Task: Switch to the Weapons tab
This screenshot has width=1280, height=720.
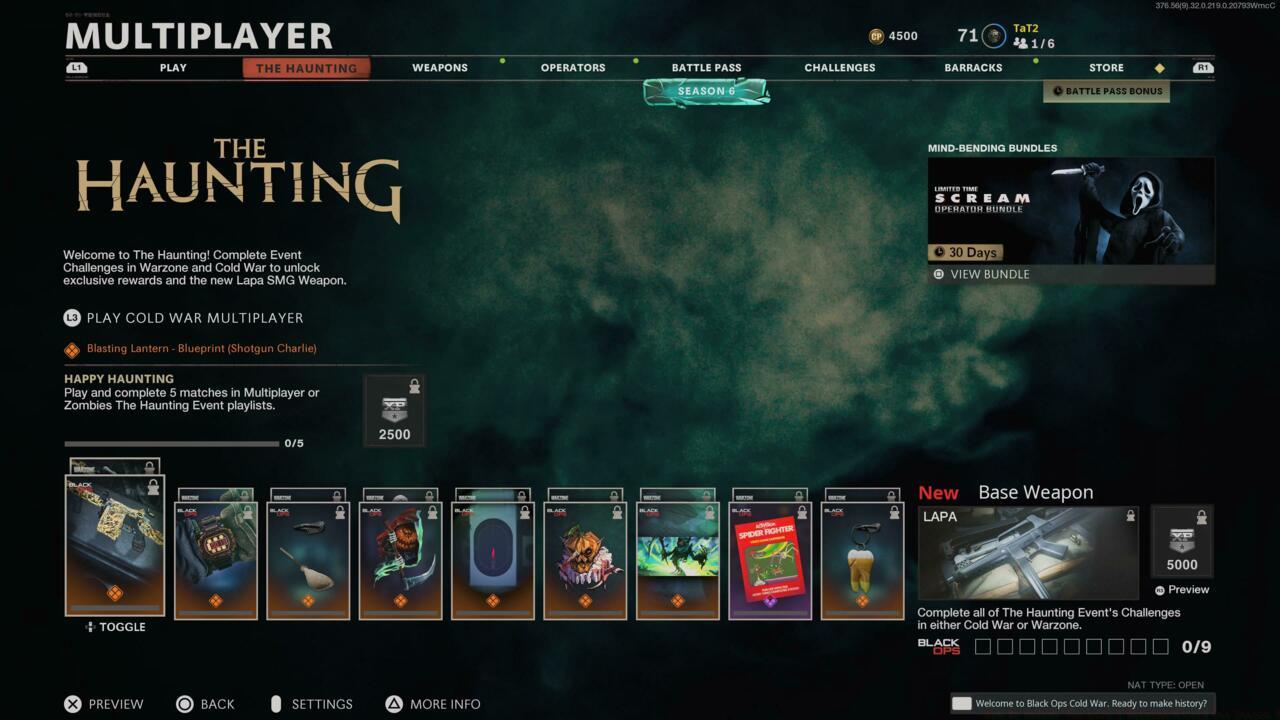Action: [x=439, y=67]
